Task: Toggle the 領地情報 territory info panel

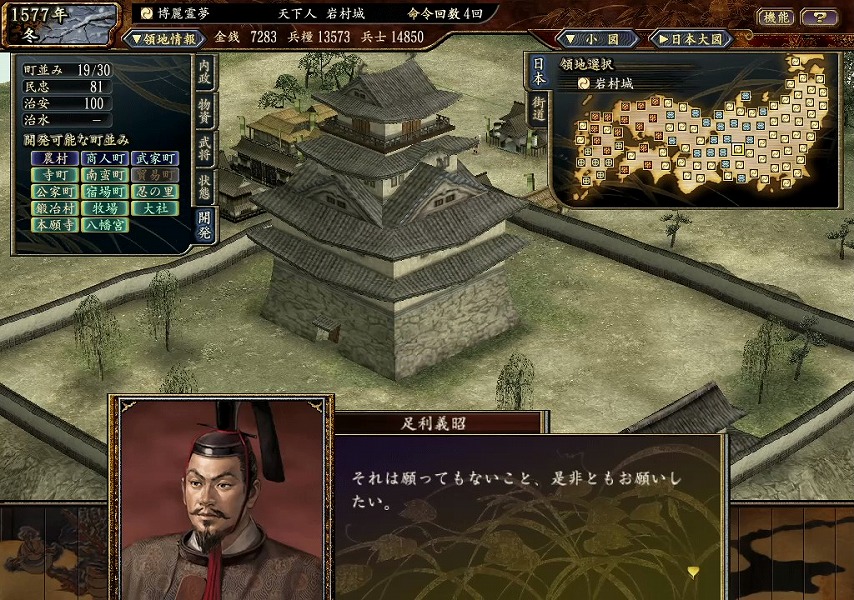Action: tap(162, 38)
